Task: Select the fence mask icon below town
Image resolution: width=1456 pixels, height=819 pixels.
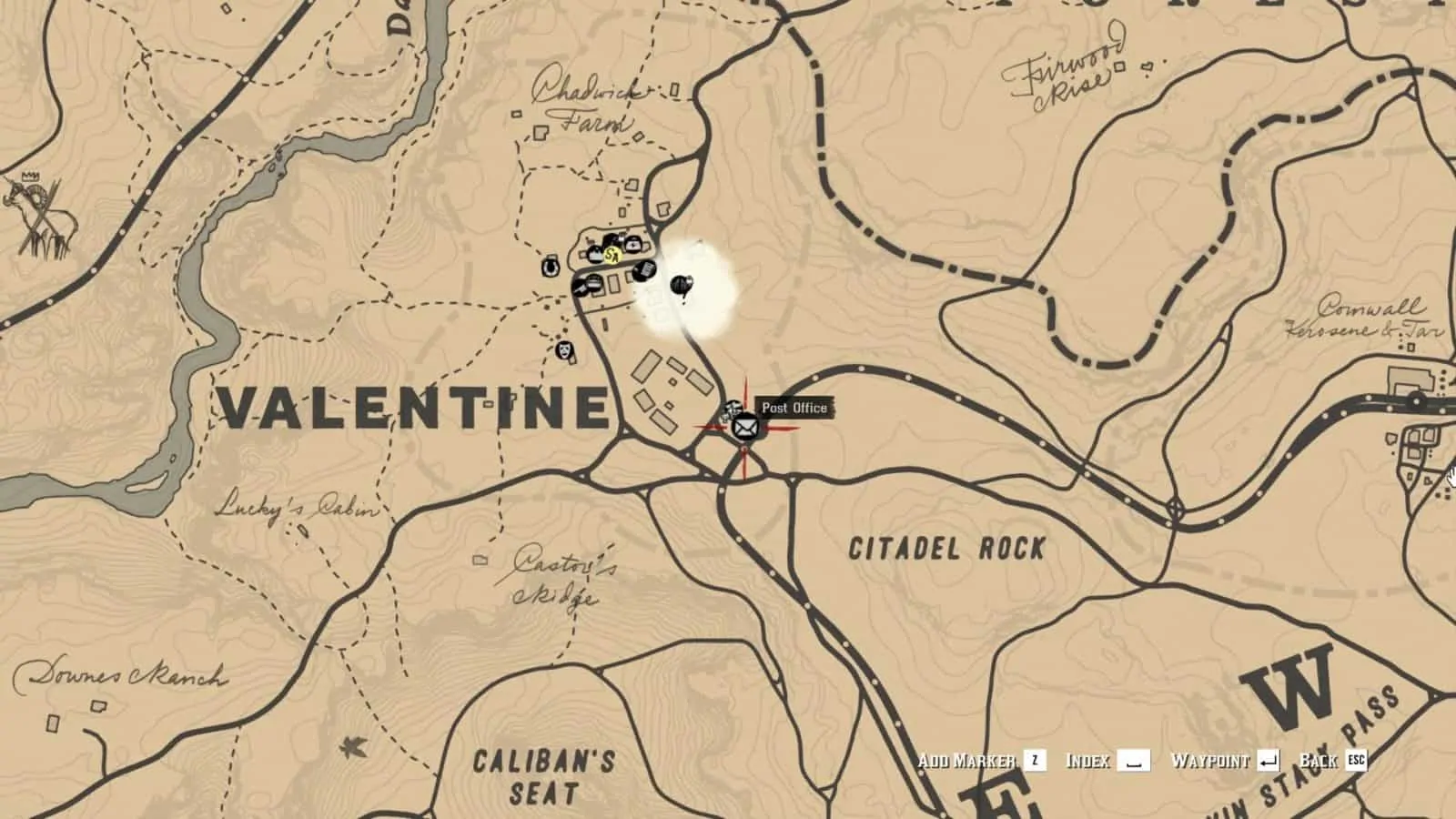Action: (564, 352)
